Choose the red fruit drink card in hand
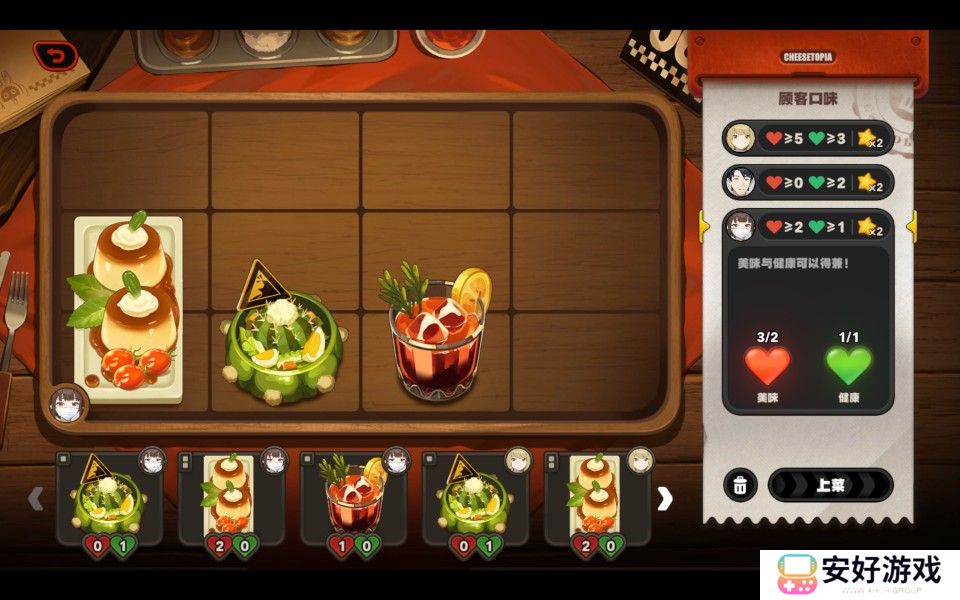Image resolution: width=960 pixels, height=600 pixels. tap(354, 497)
